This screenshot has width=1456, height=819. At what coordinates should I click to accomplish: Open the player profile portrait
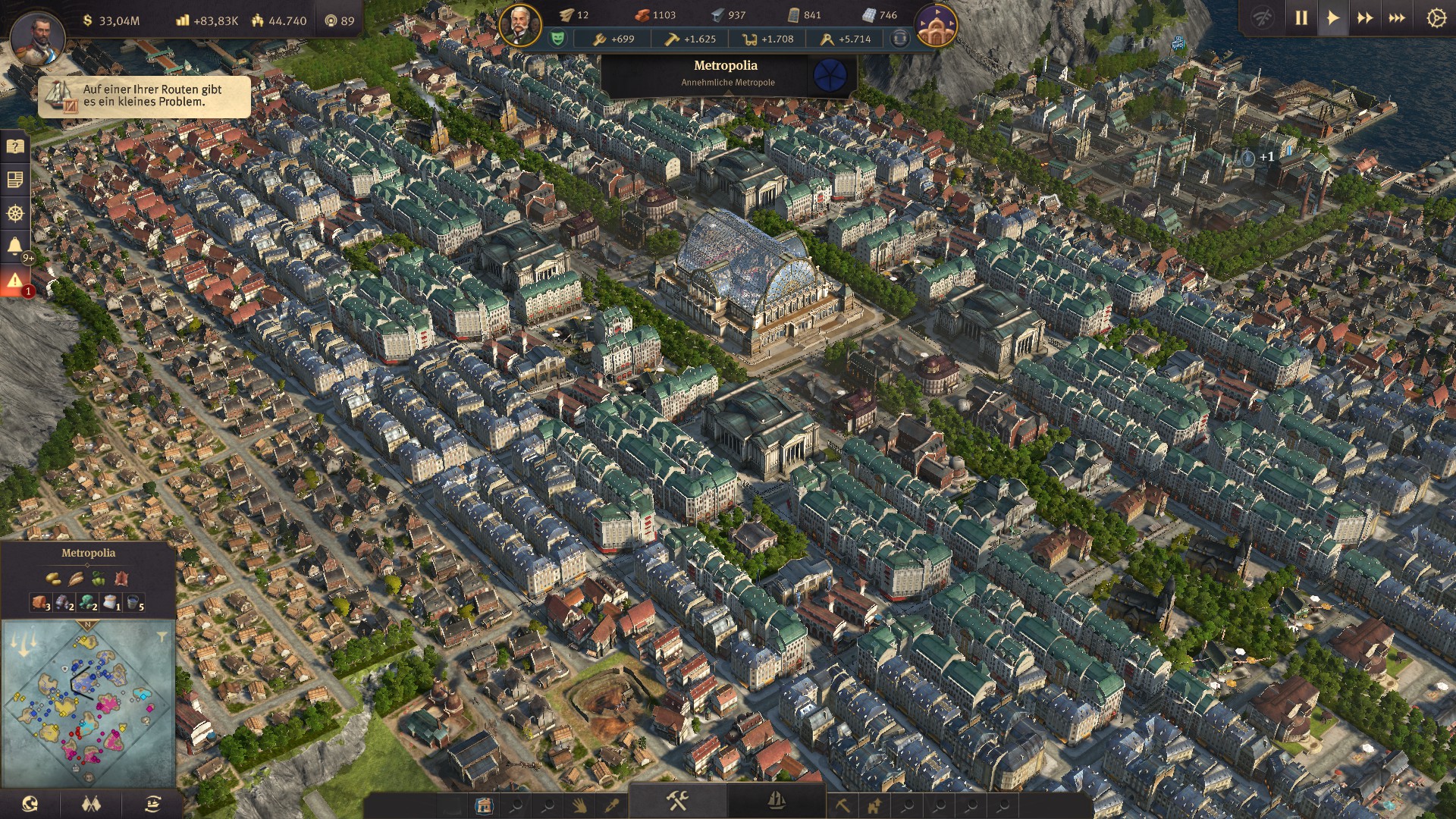[x=37, y=36]
